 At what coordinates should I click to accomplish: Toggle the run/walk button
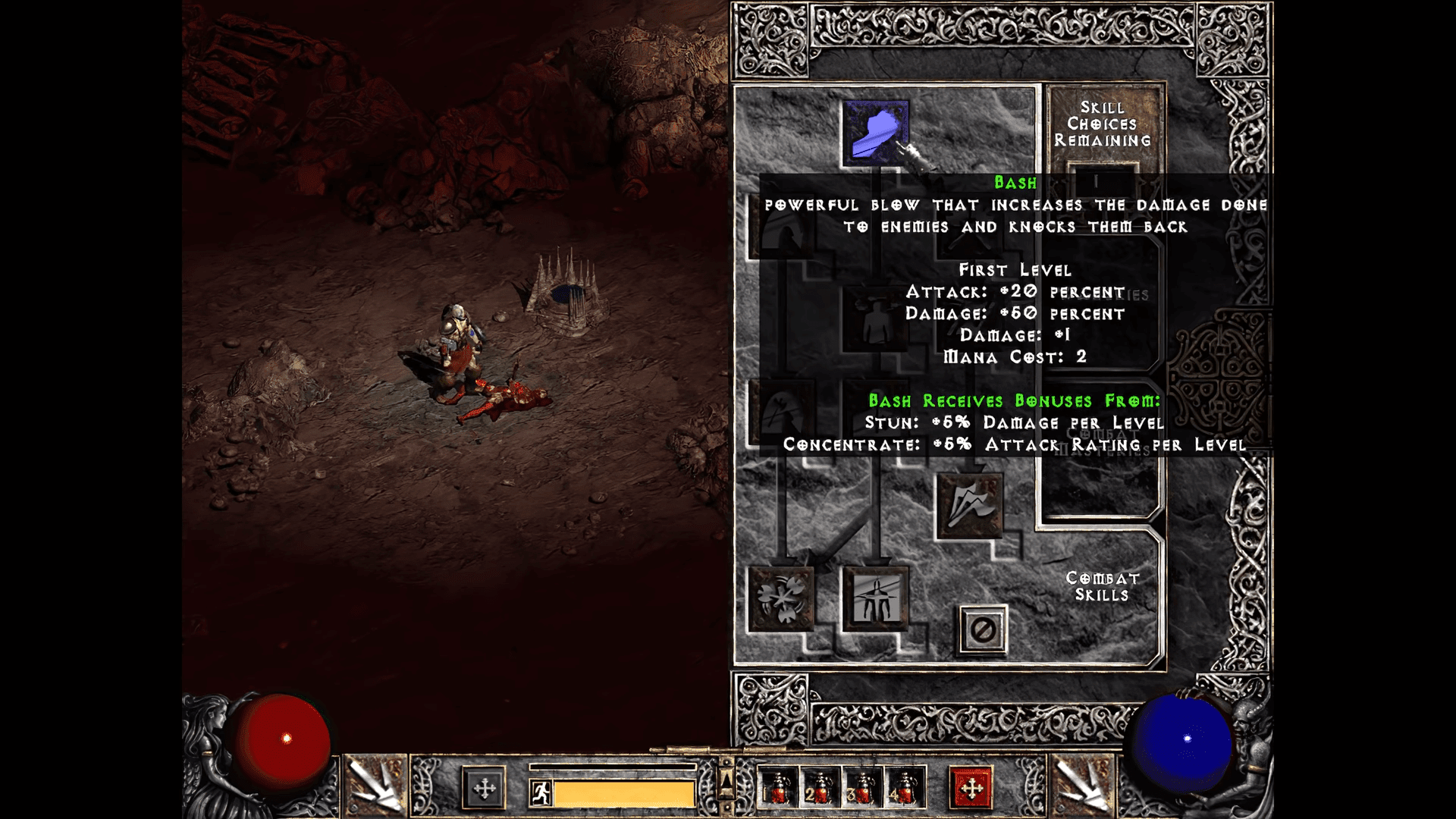click(540, 793)
